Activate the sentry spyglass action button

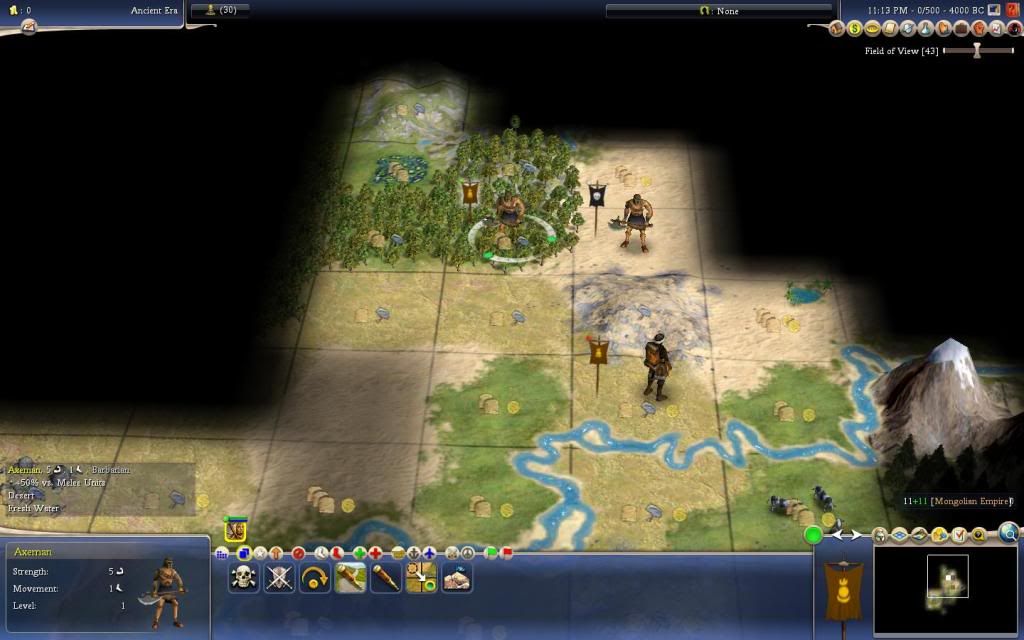pyautogui.click(x=386, y=577)
